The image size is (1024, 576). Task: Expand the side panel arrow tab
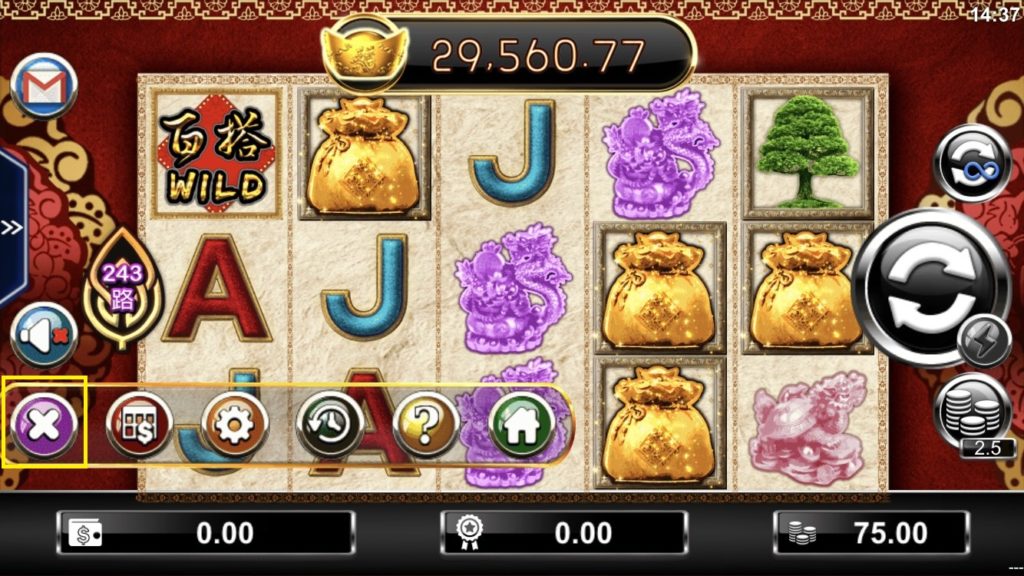tap(12, 227)
